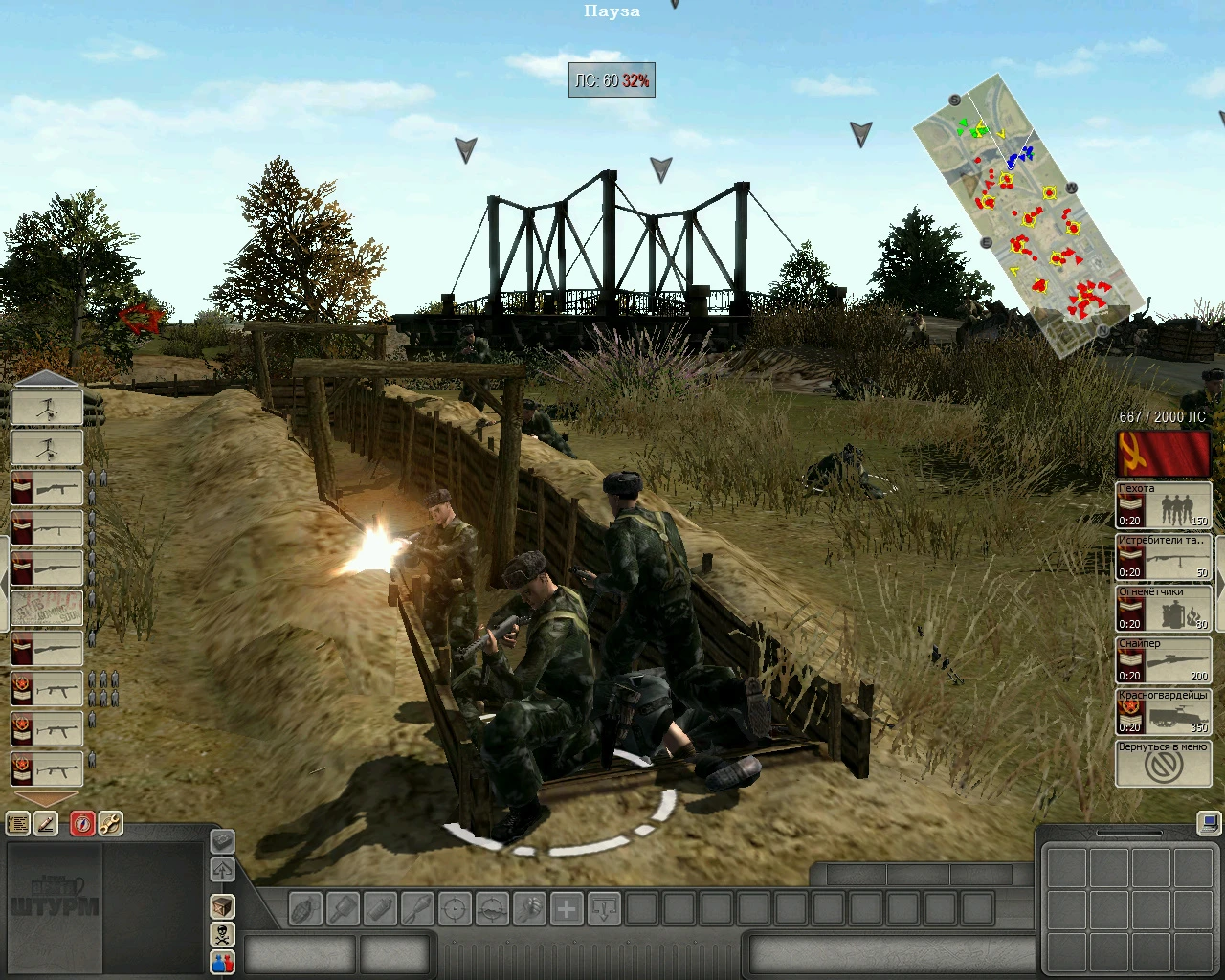
Task: Select the frag grenade icon
Action: coord(305,910)
